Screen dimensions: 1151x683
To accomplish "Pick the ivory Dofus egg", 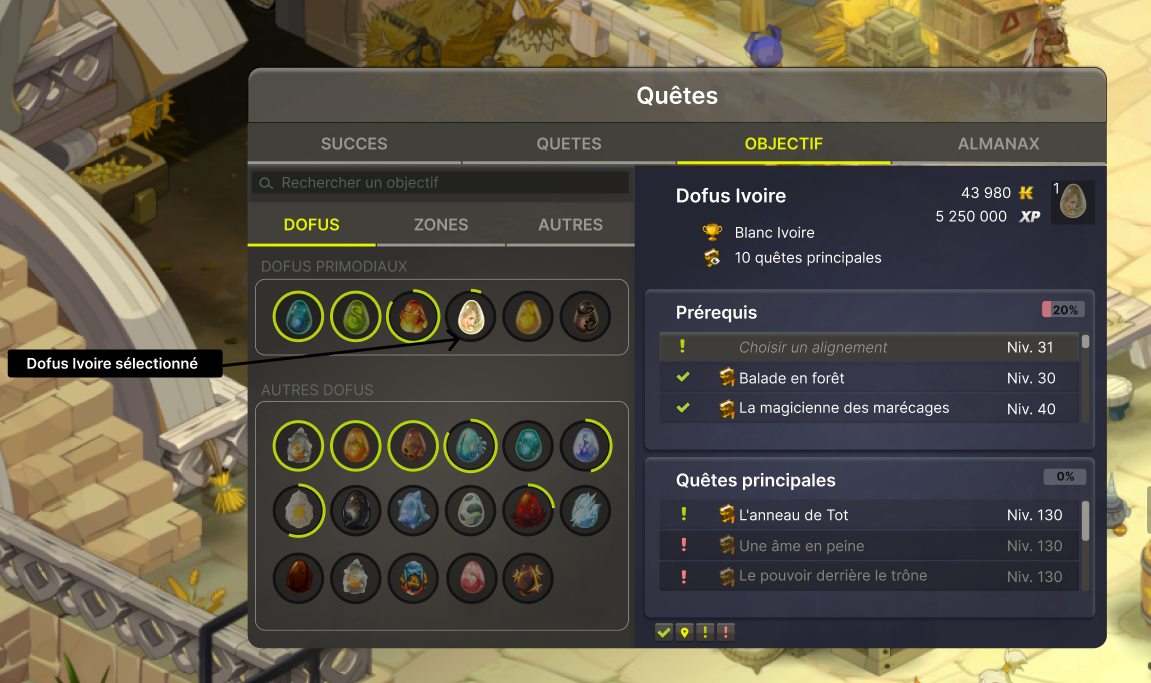I will point(470,316).
